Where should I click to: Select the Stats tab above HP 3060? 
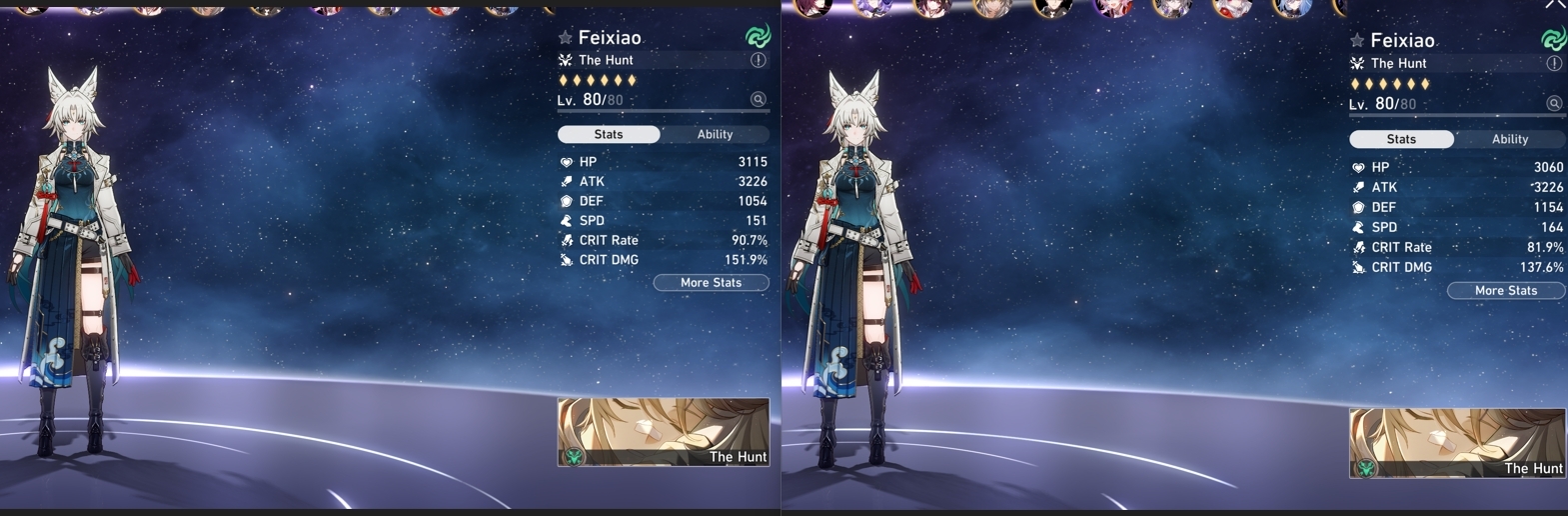(x=1401, y=139)
